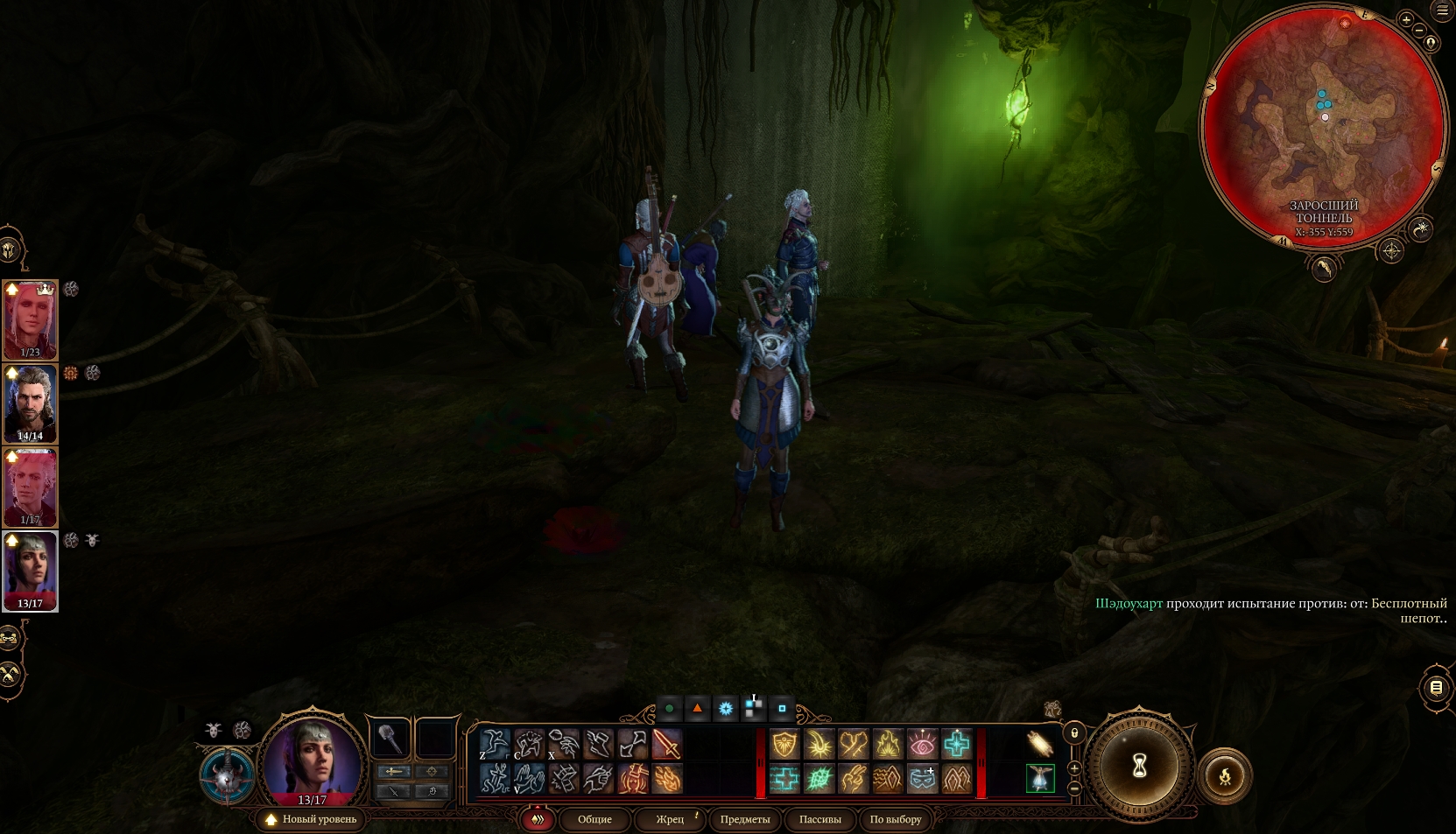Click the circular minimap
1456x834 pixels.
[1323, 130]
